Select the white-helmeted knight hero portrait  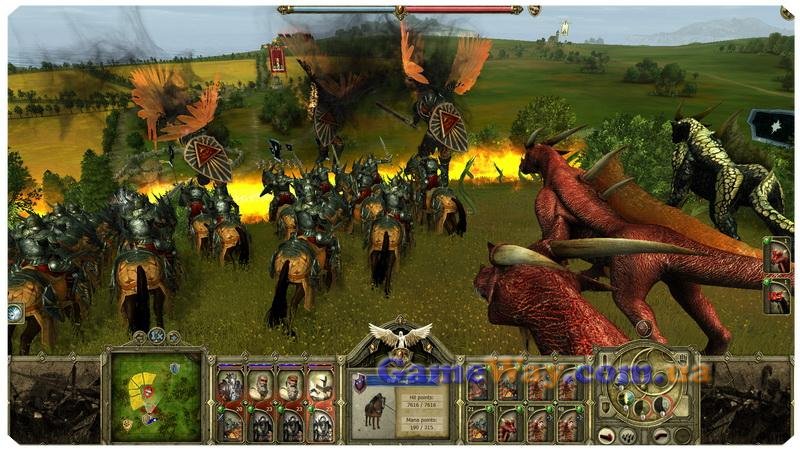pyautogui.click(x=322, y=387)
